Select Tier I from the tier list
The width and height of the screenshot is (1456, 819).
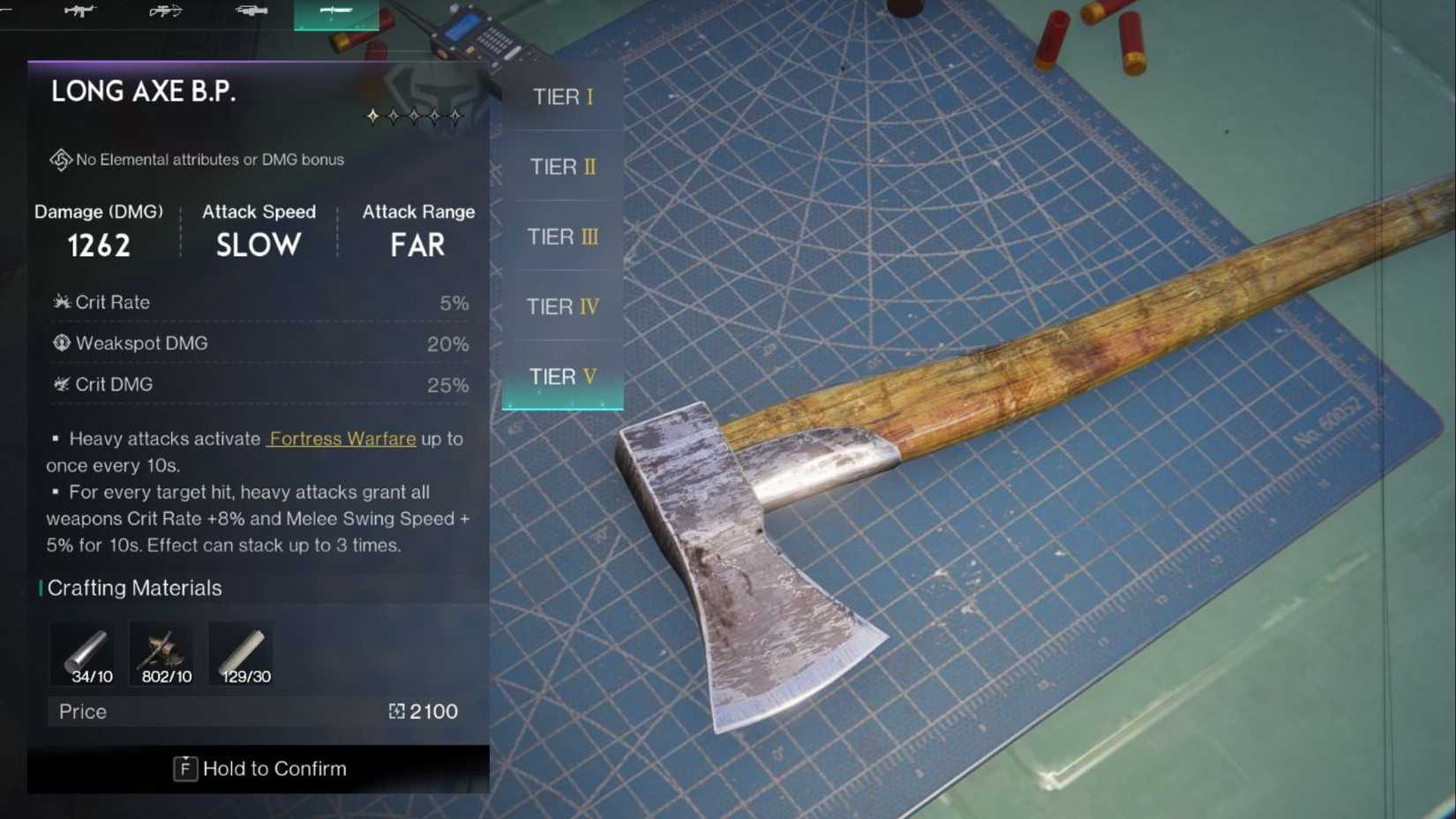pos(562,96)
